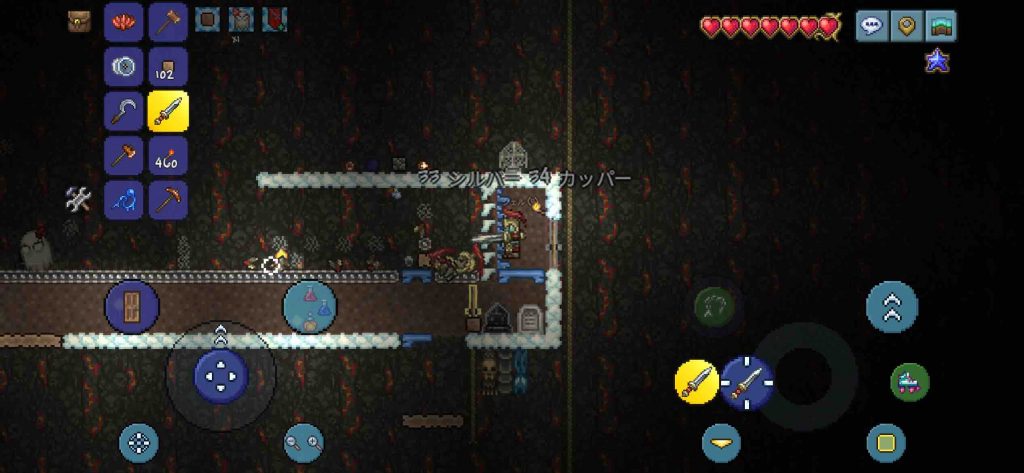This screenshot has width=1024, height=473.
Task: Open the housing menu button
Action: tap(940, 26)
